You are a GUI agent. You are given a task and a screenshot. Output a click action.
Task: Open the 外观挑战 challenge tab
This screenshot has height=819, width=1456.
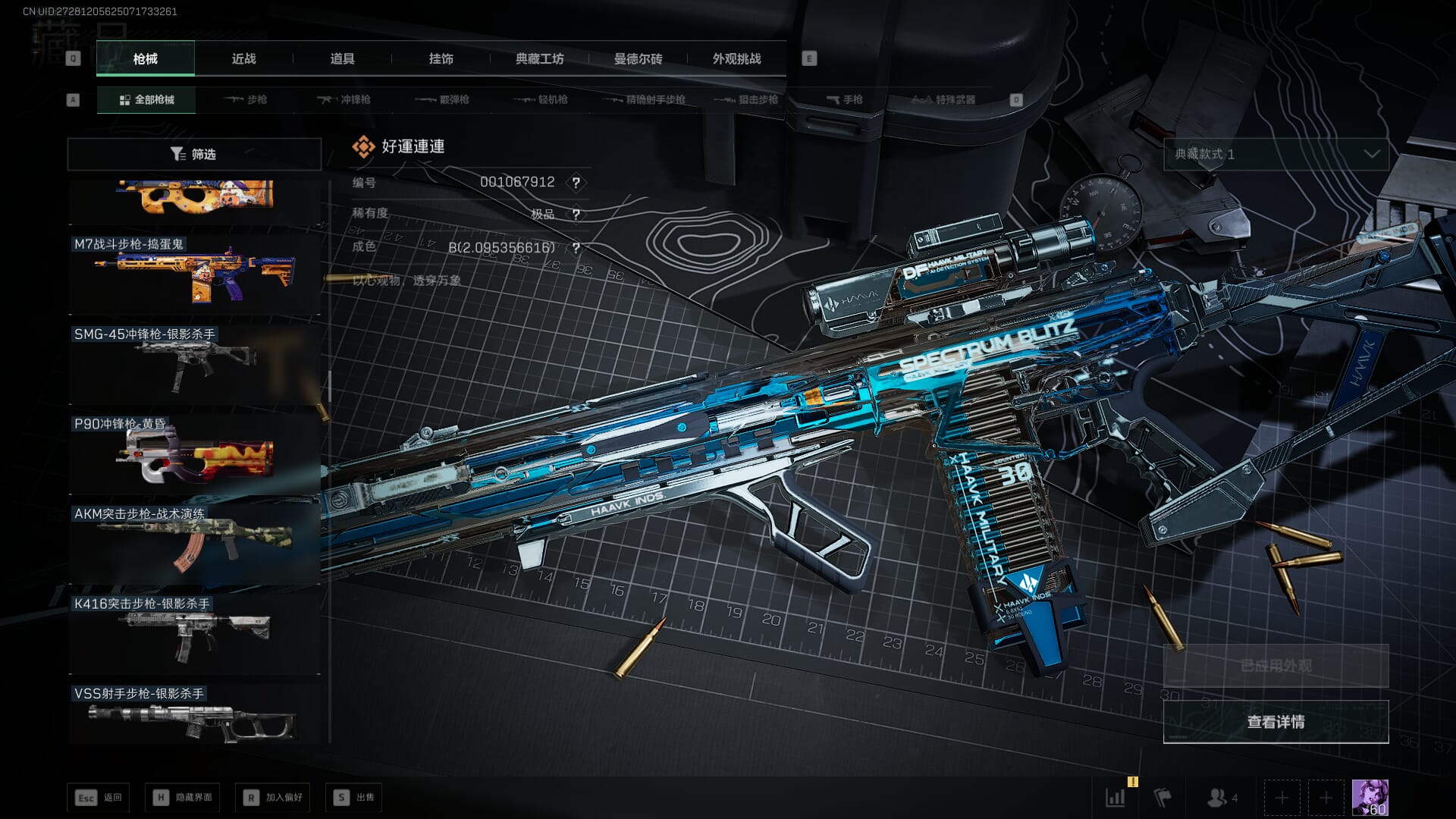click(x=736, y=58)
